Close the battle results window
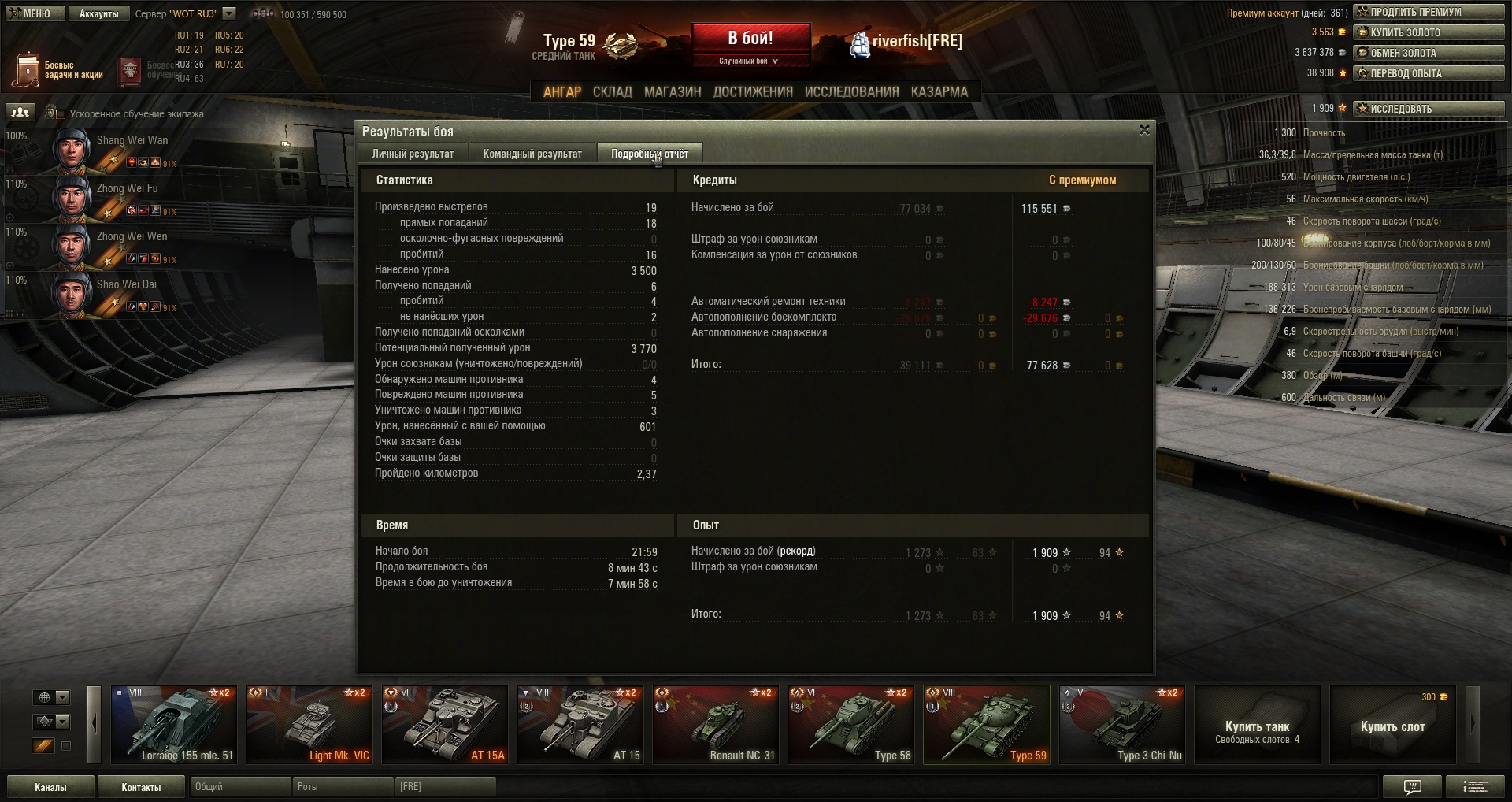Screen dimensions: 1512x802 (x=1144, y=130)
